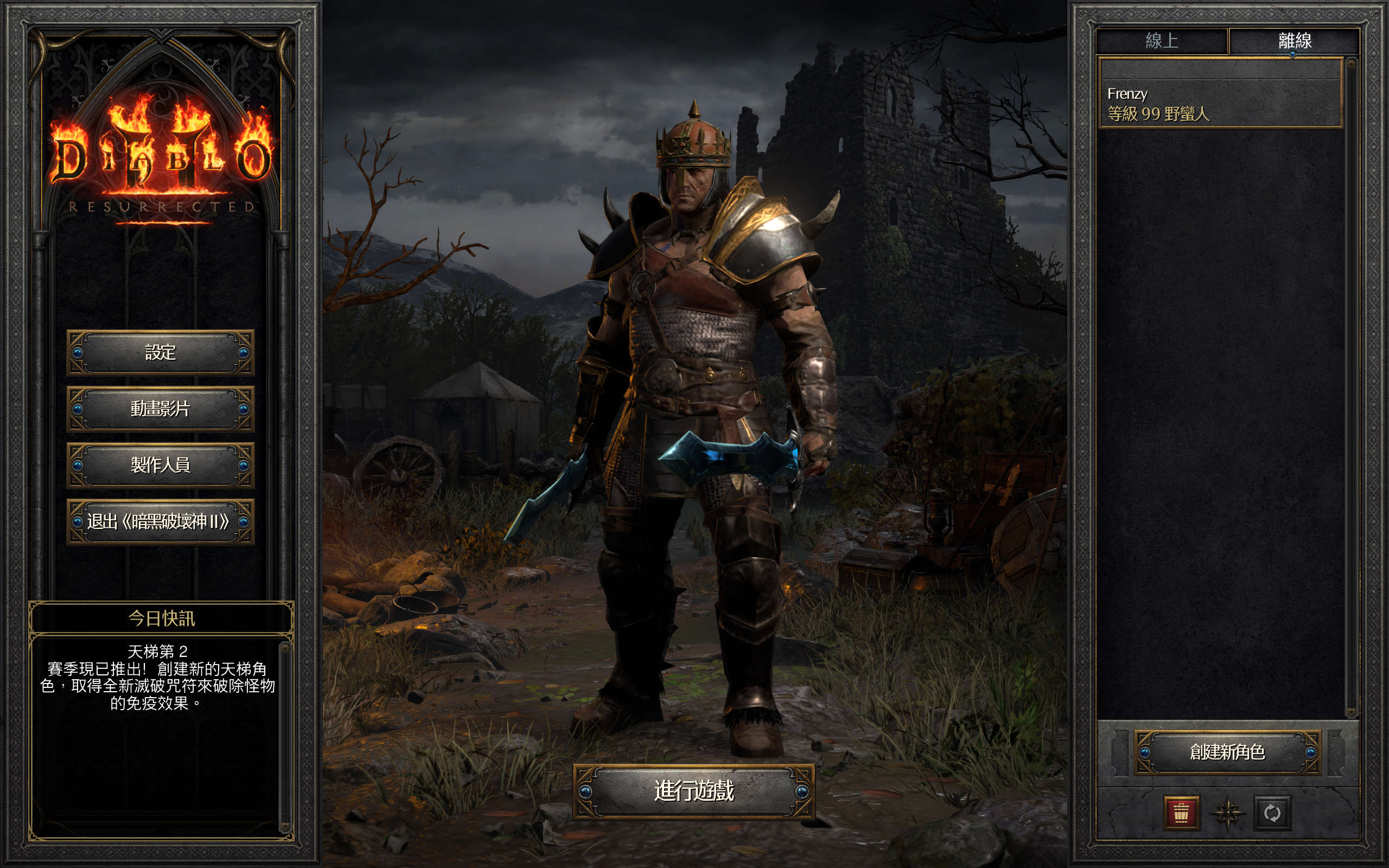Screen dimensions: 1389x868
Task: Create a new character with 創建新角色
Action: (1227, 751)
